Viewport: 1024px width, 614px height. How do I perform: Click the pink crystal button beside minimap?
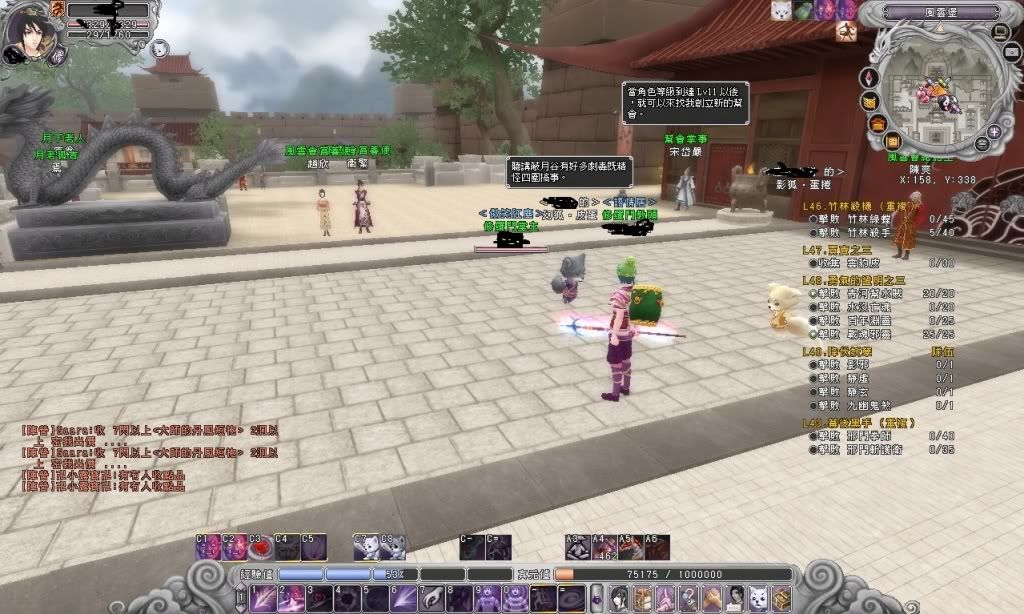868,78
